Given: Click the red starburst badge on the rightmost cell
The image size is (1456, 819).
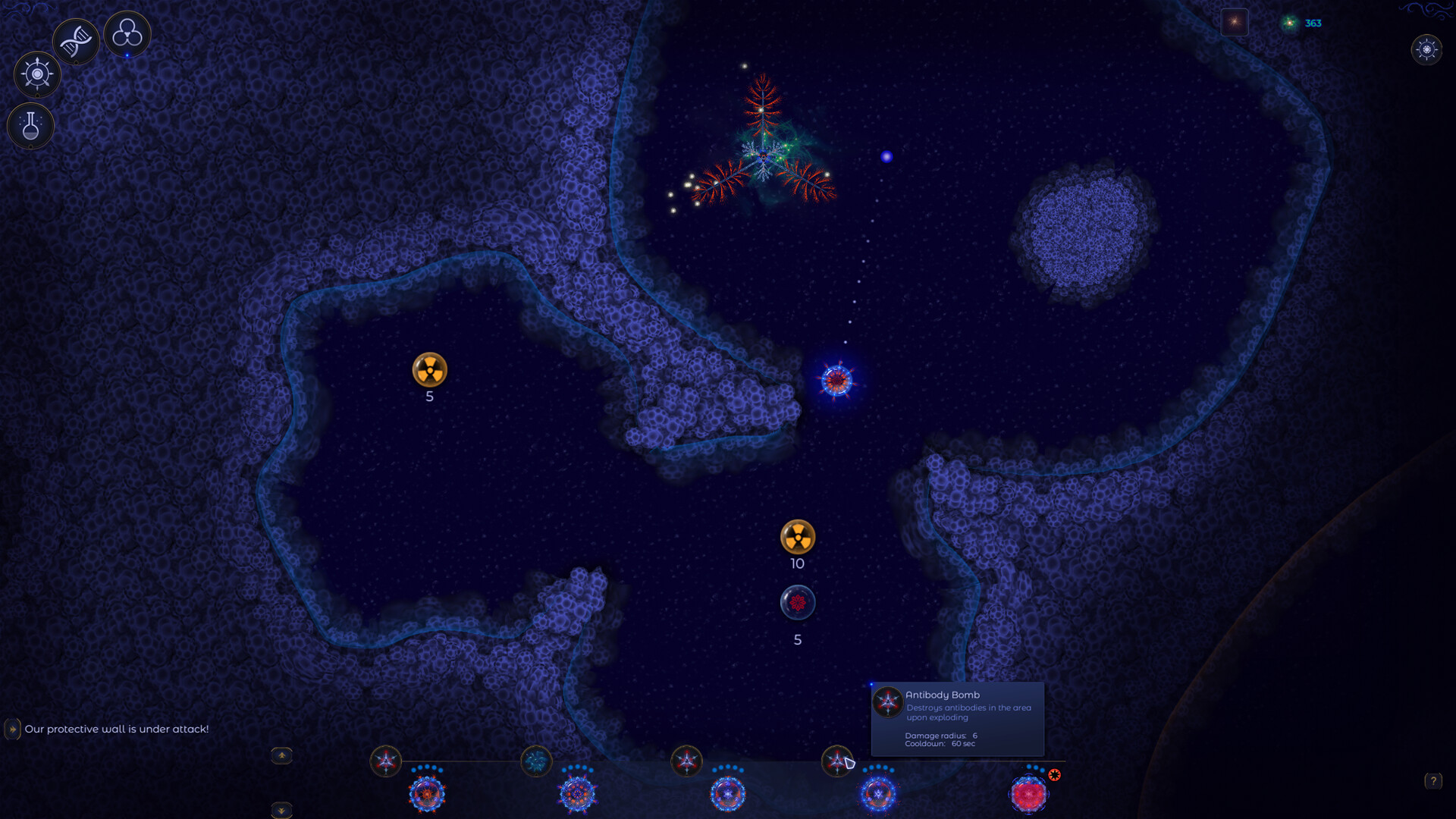Looking at the screenshot, I should (1055, 775).
